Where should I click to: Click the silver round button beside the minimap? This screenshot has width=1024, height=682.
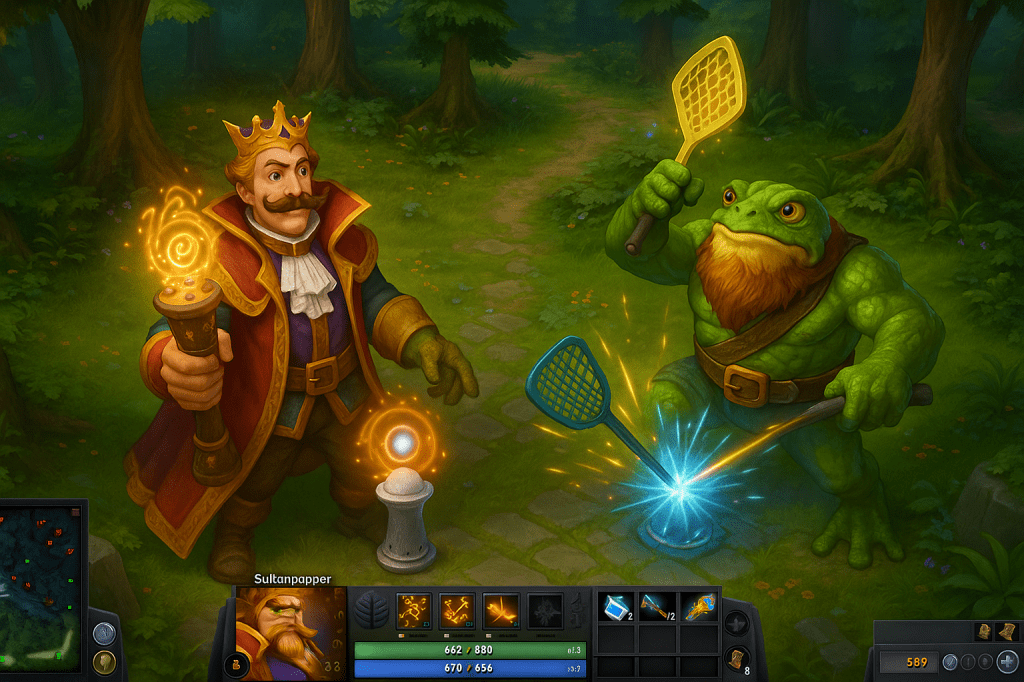[104, 632]
